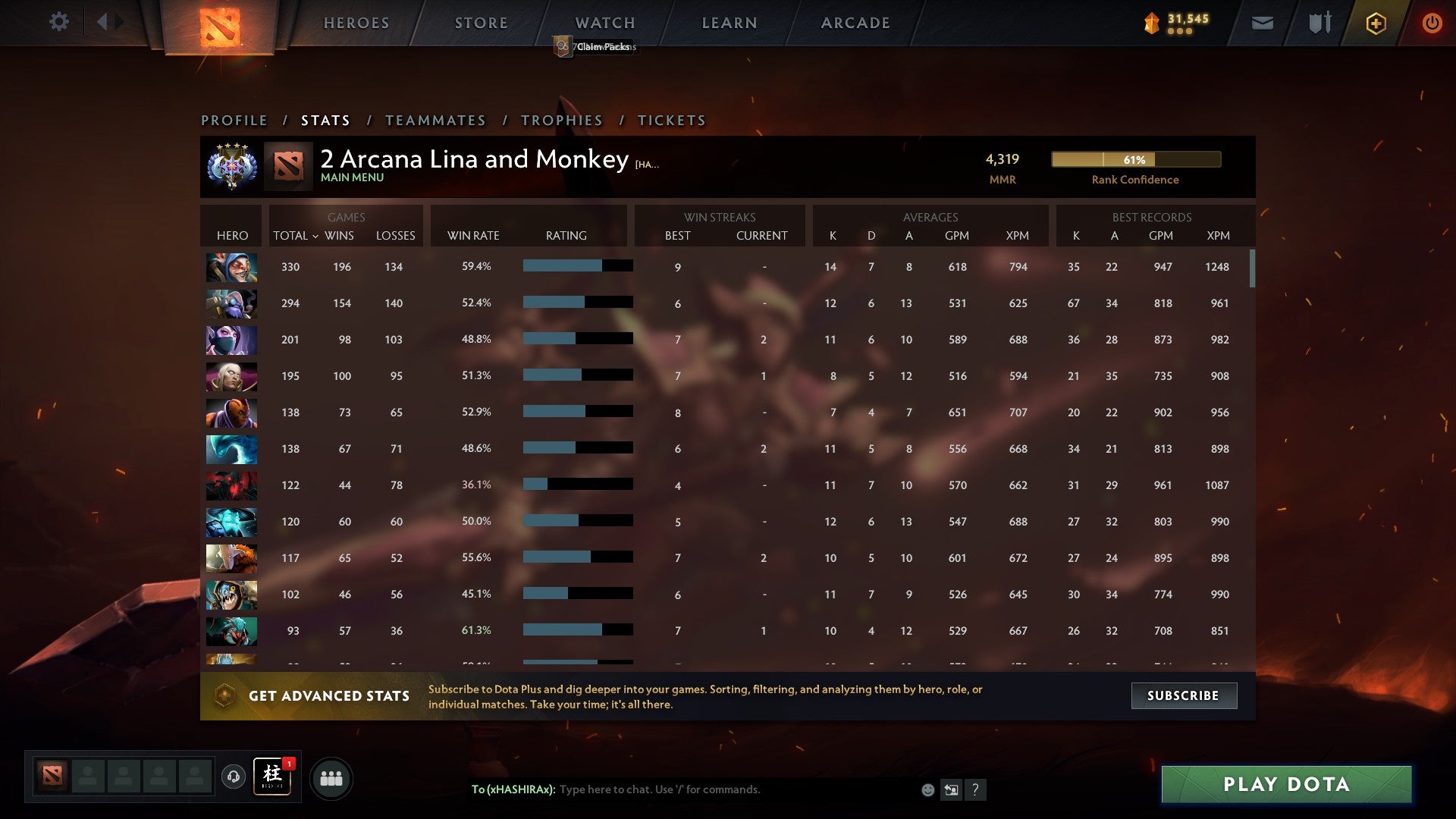Click the golden Dota Plus hexagon icon
The height and width of the screenshot is (819, 1456).
(1376, 23)
